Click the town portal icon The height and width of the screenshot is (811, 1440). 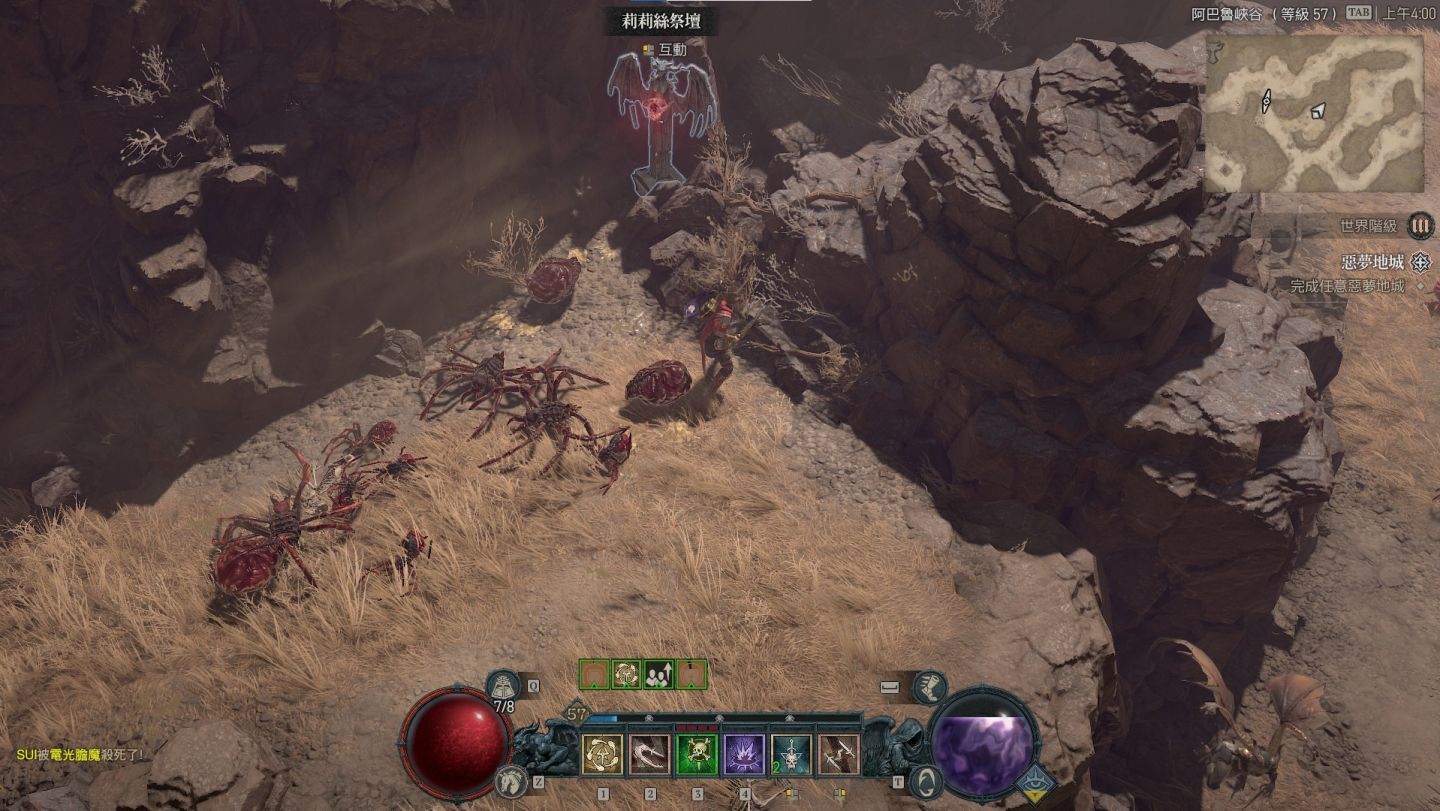point(926,781)
